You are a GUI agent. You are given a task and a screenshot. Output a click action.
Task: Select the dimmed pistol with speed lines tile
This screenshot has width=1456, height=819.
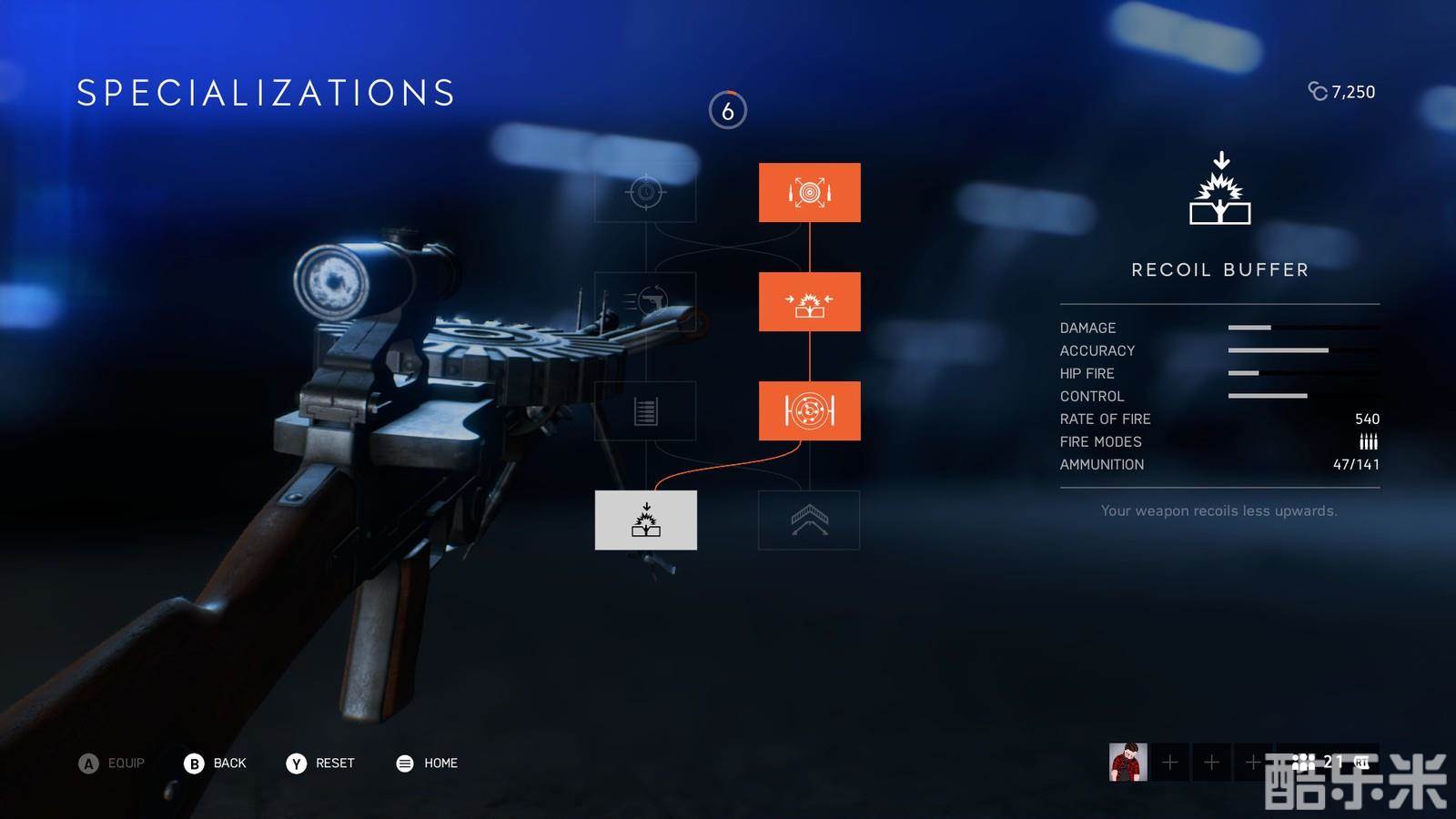point(646,301)
